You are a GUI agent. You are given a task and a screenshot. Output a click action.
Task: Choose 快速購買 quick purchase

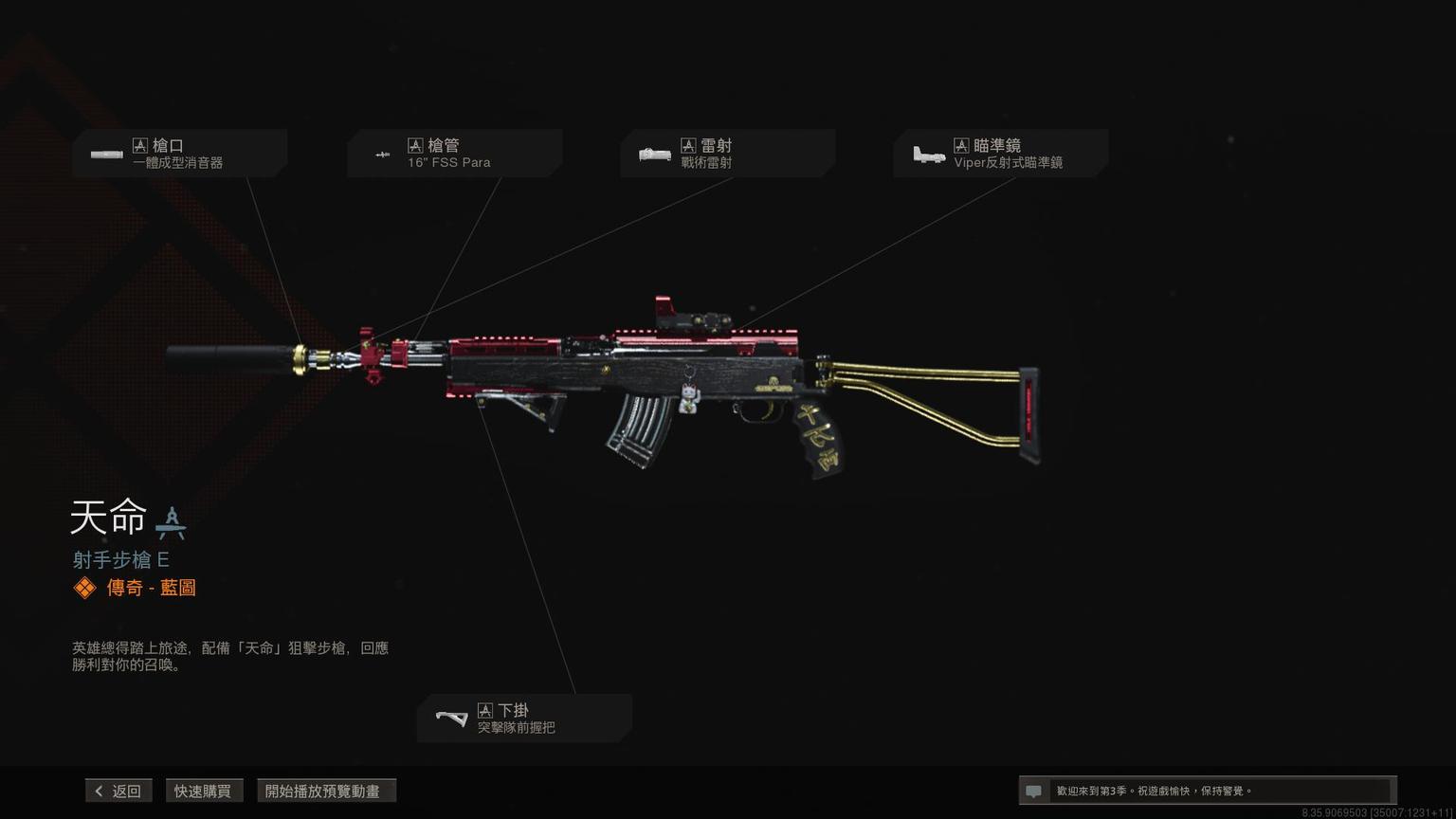(203, 791)
